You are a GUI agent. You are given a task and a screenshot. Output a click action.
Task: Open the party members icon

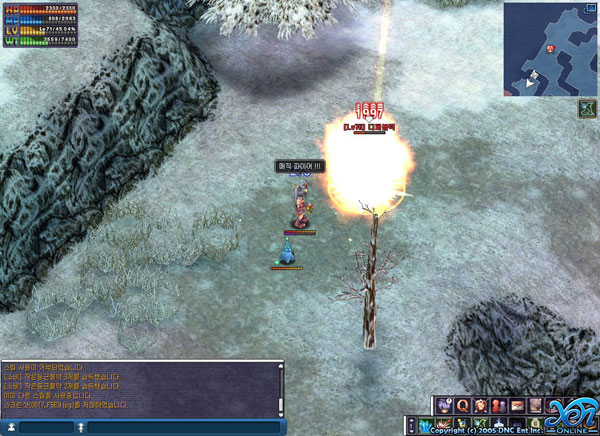[x=498, y=405]
